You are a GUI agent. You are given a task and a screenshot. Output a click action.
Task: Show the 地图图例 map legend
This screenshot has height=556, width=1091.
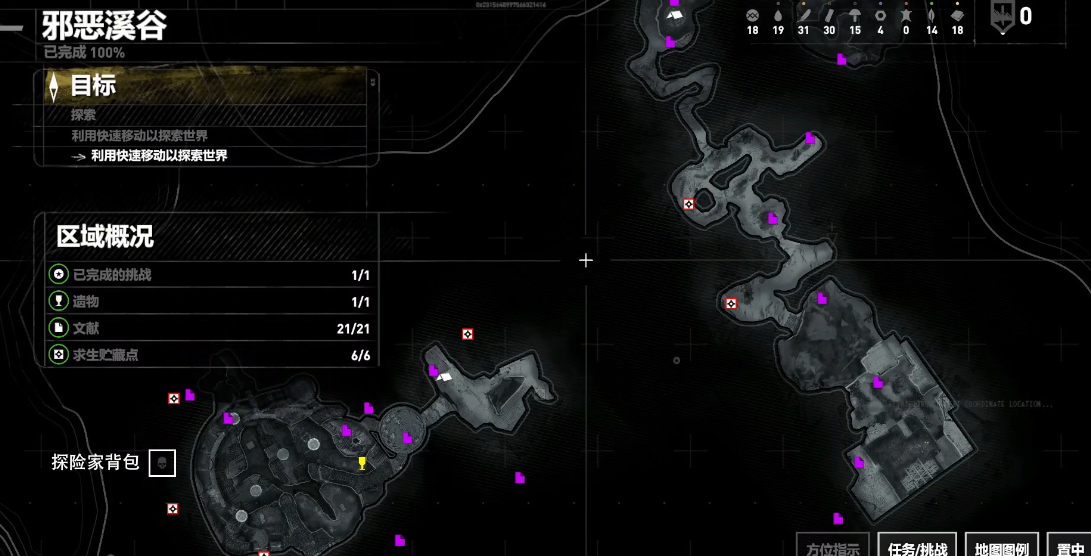coord(1001,547)
